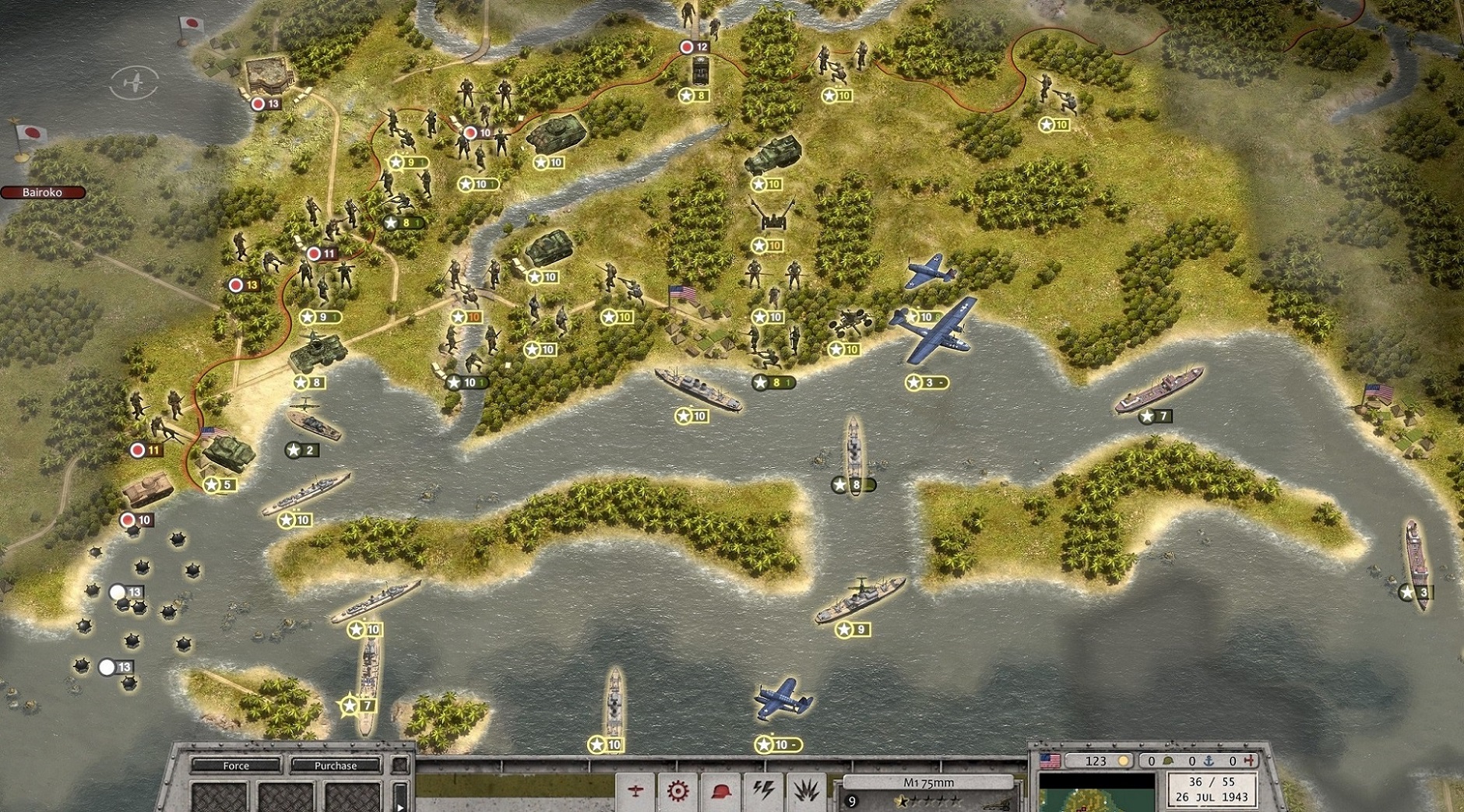Click the red airplane icon button
The image size is (1464, 812).
coord(636,792)
